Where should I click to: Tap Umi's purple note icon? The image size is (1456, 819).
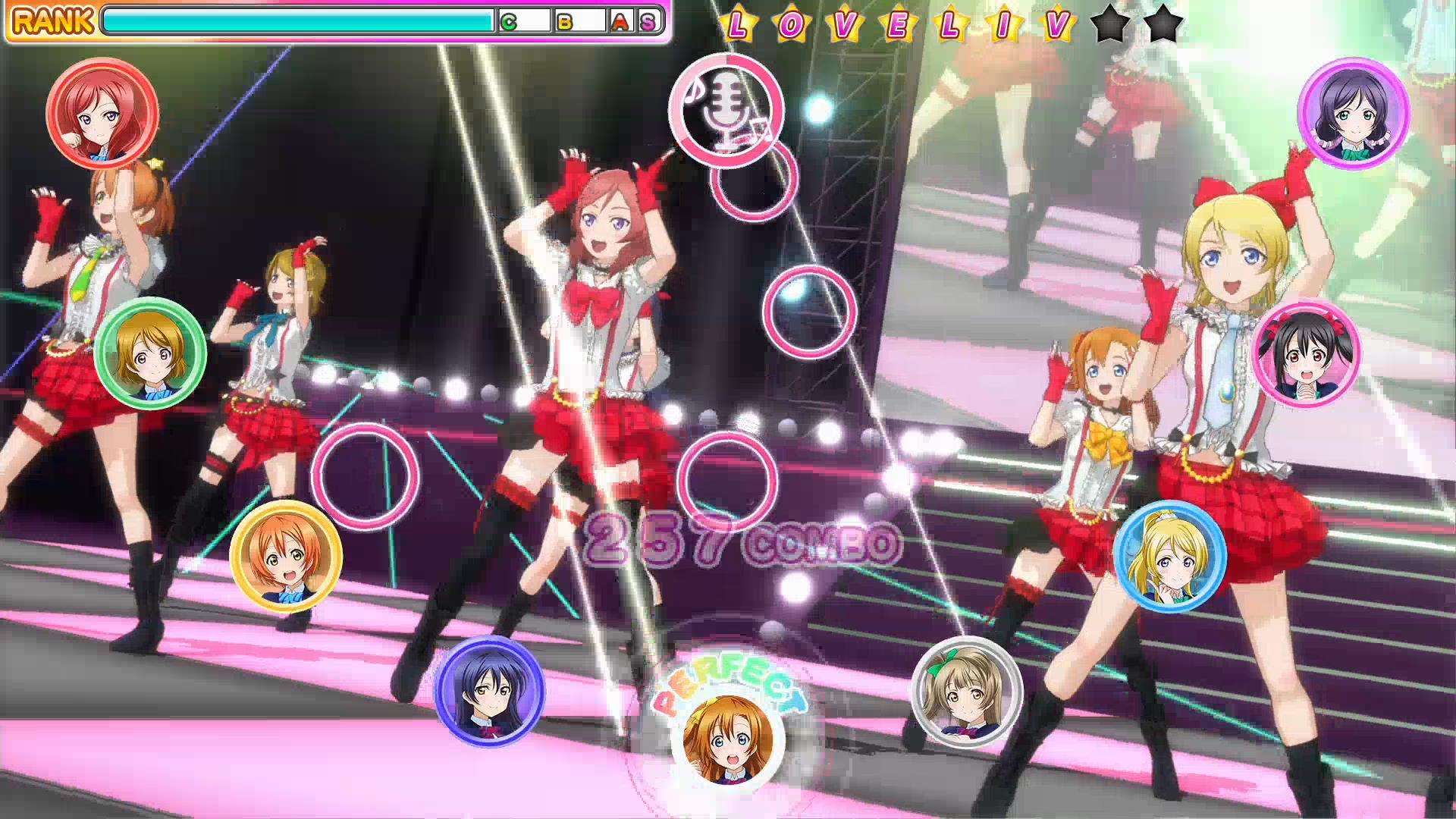(x=490, y=692)
